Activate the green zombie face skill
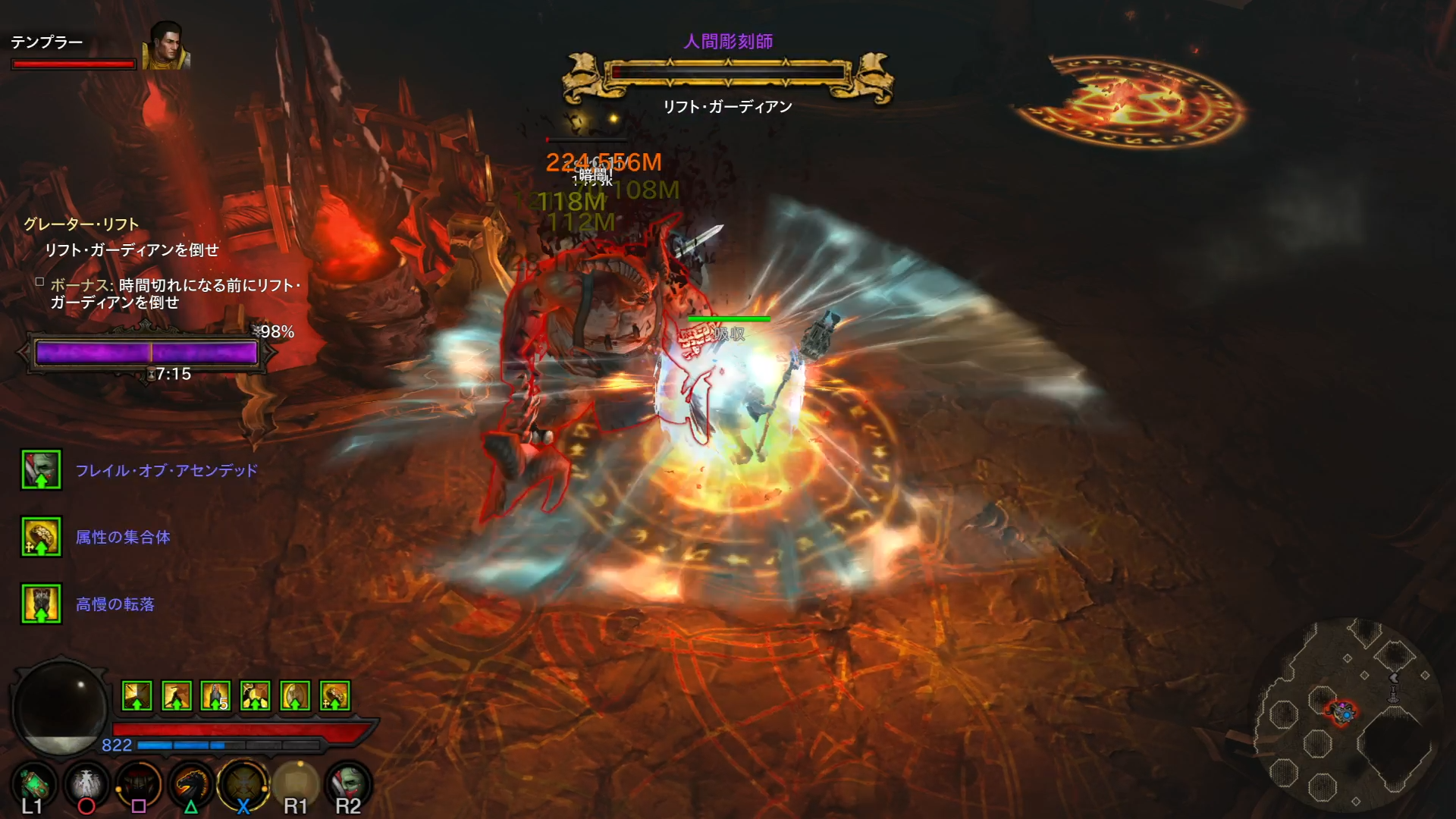Image resolution: width=1456 pixels, height=819 pixels. pyautogui.click(x=348, y=785)
